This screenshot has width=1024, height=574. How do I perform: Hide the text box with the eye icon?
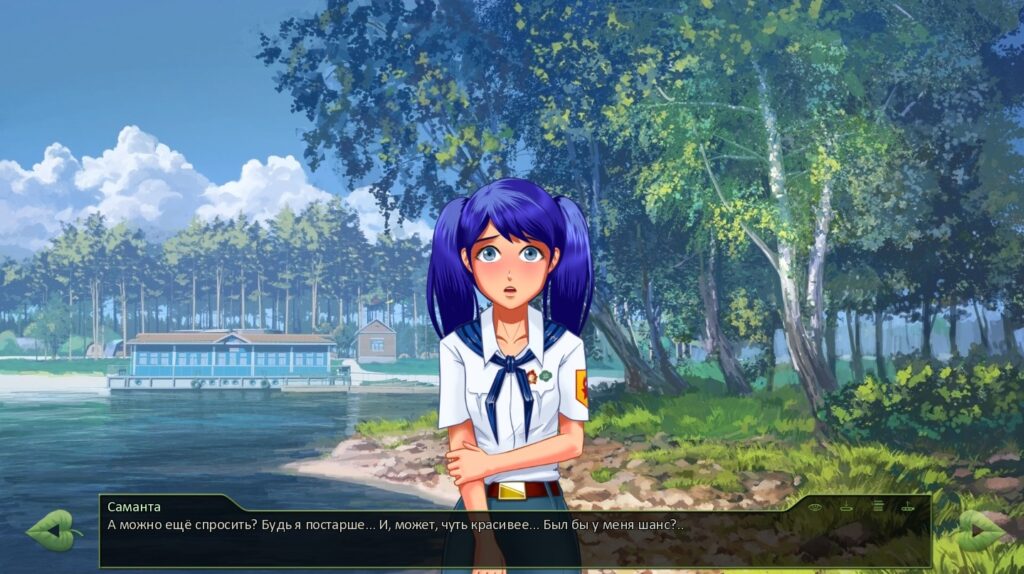click(x=815, y=507)
